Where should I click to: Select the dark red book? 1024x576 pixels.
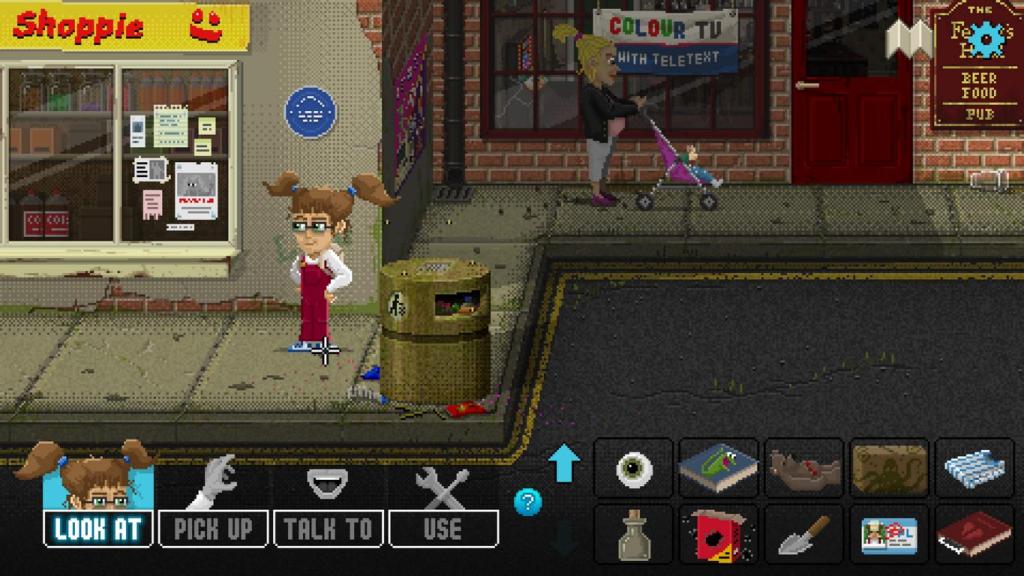pos(974,535)
